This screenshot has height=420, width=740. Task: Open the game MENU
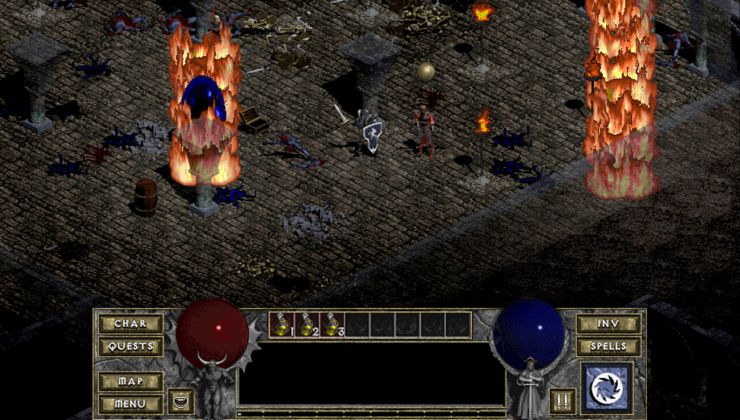[131, 404]
